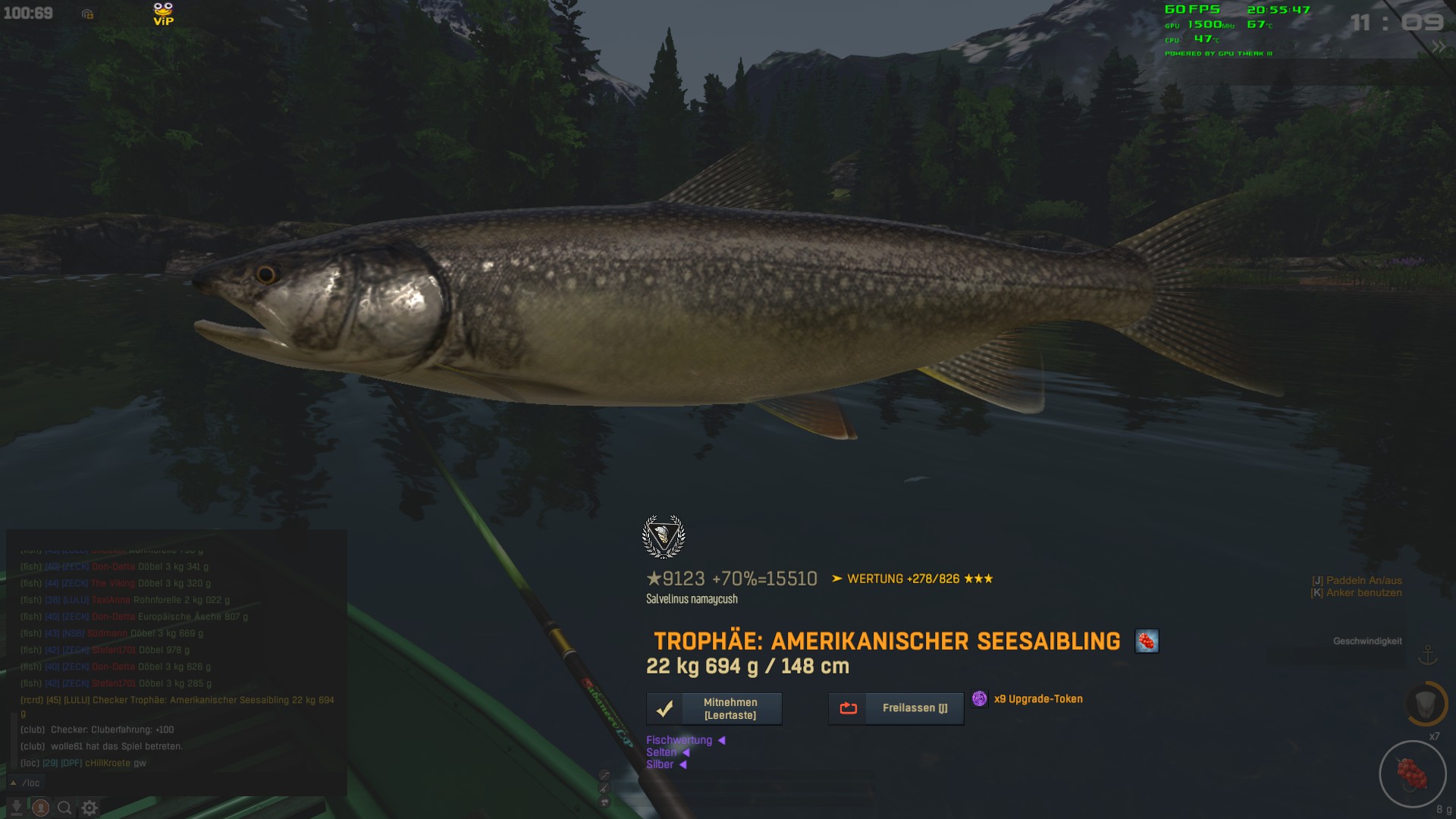Open the /loc chat channel selector
1456x819 pixels.
pyautogui.click(x=26, y=783)
